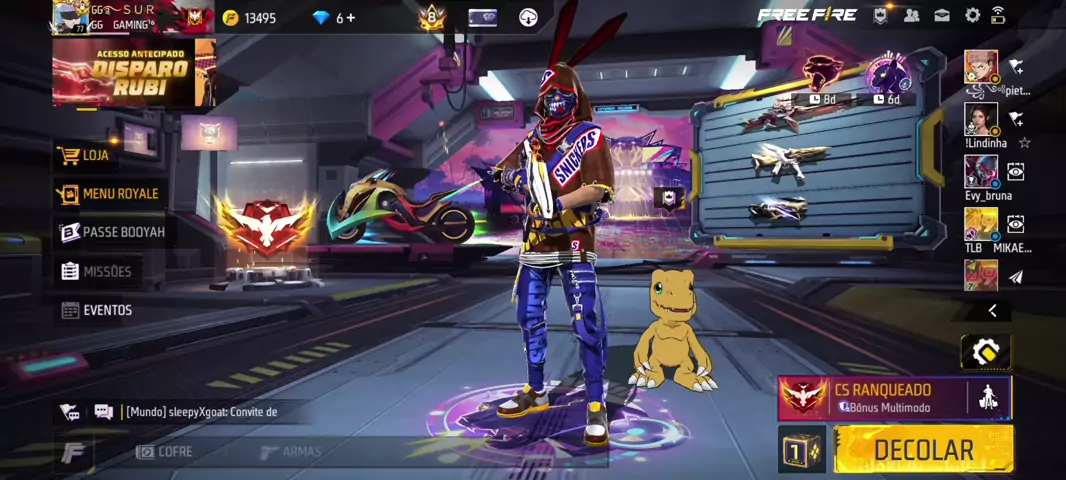Open the settings gear icon
The height and width of the screenshot is (480, 1066).
[972, 16]
